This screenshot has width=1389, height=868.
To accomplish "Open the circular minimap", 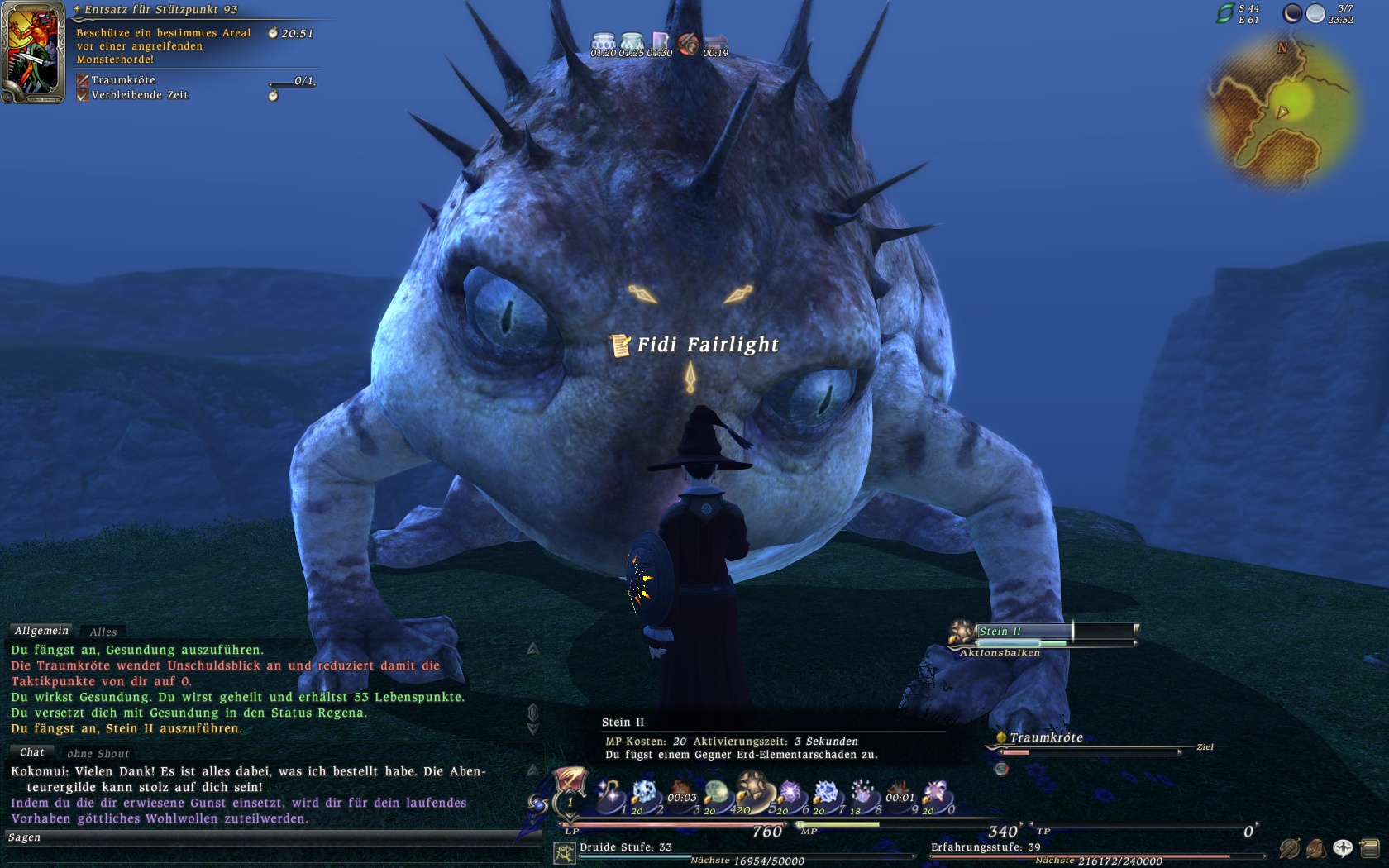I will tap(1281, 113).
